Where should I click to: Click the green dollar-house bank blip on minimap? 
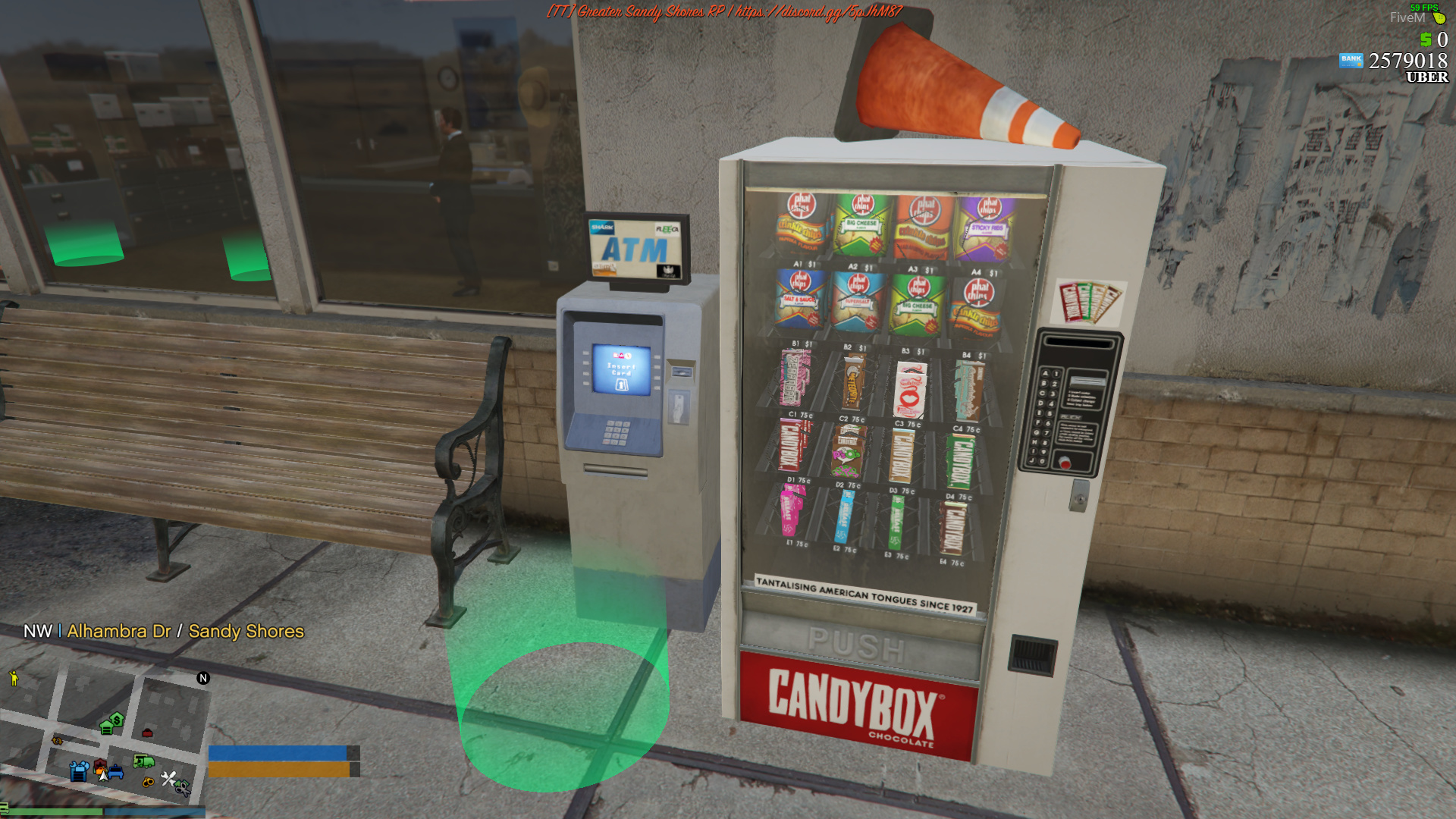coord(117,720)
